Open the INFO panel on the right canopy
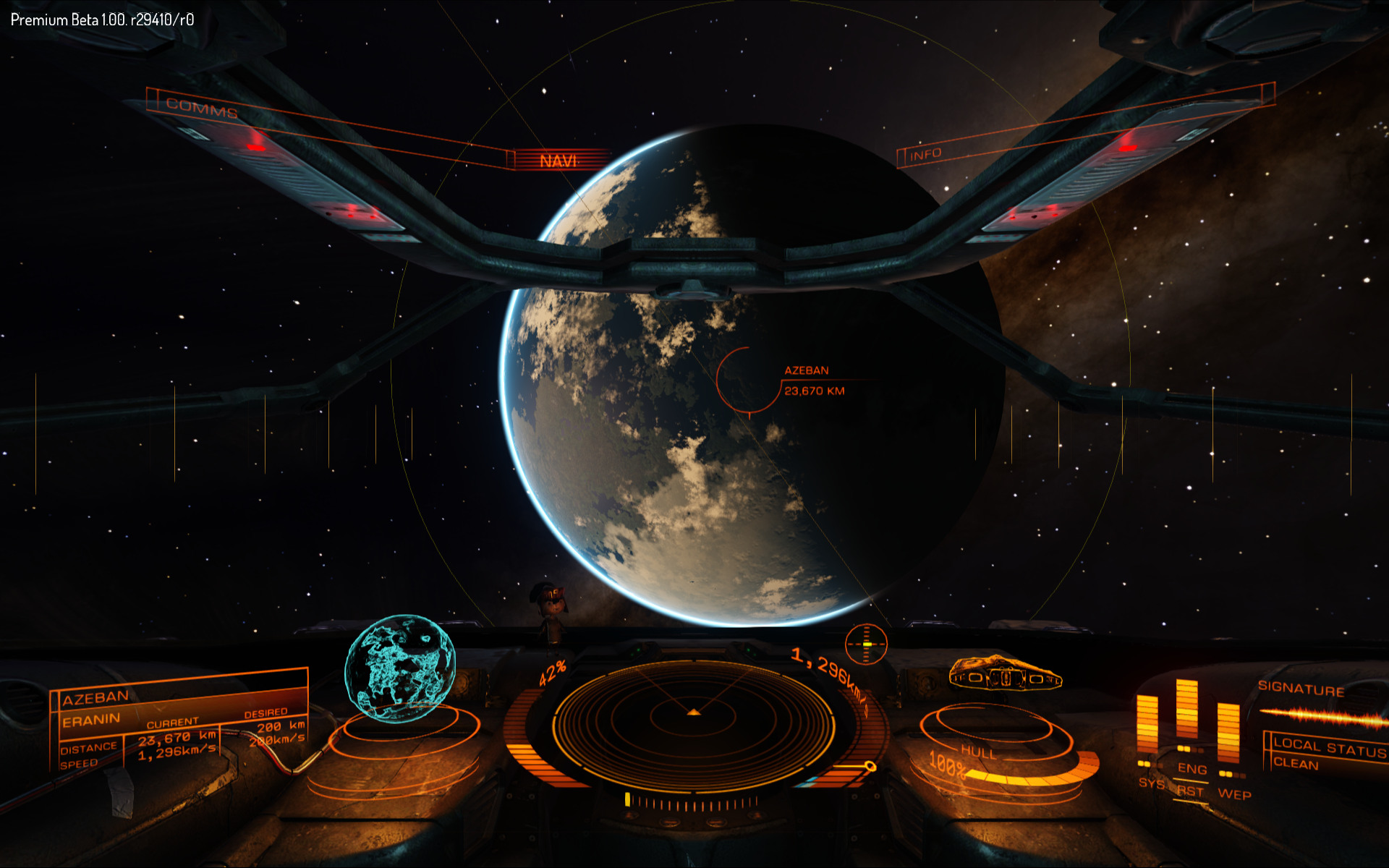 (925, 153)
